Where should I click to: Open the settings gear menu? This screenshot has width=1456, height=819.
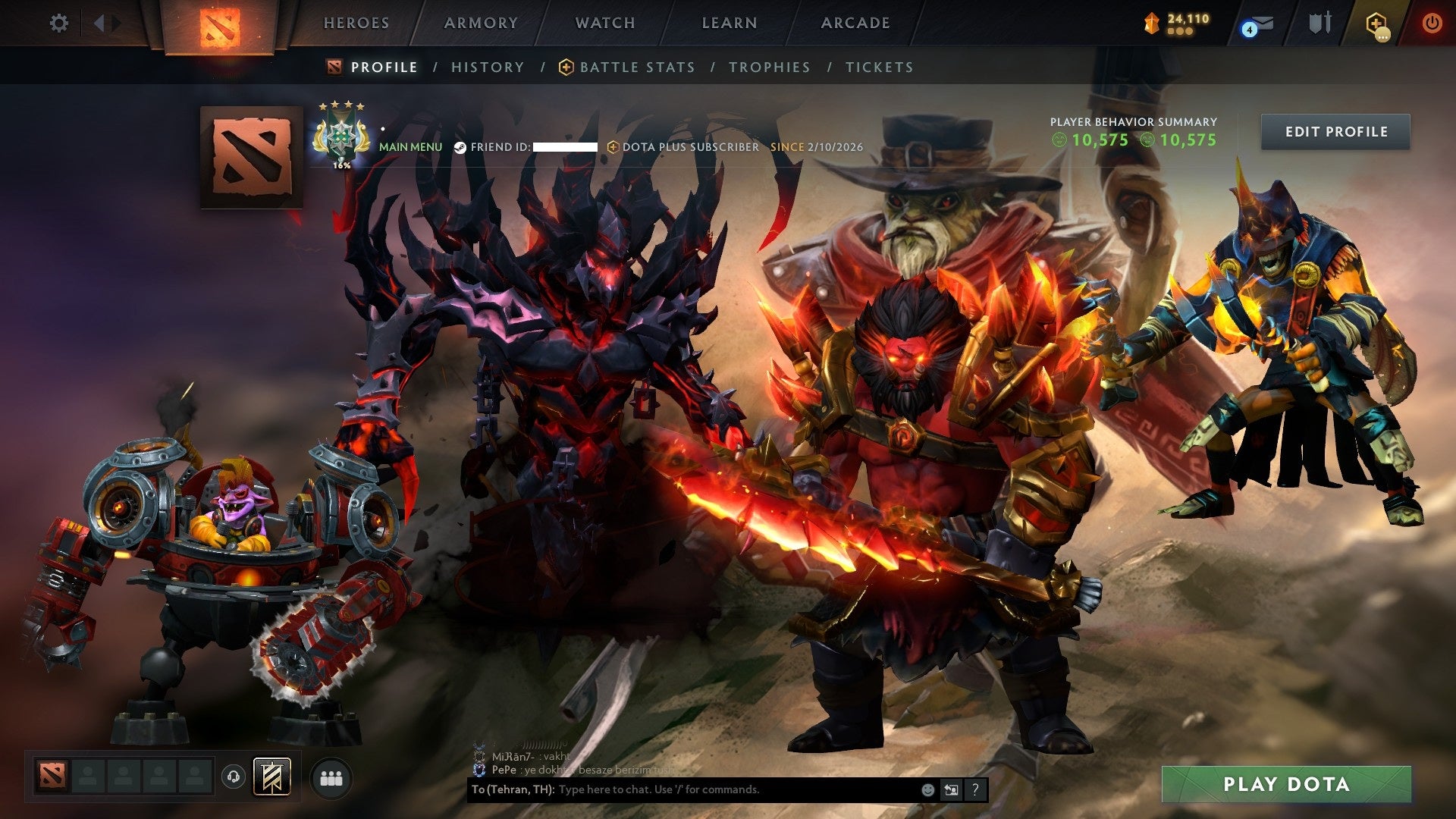(x=58, y=23)
